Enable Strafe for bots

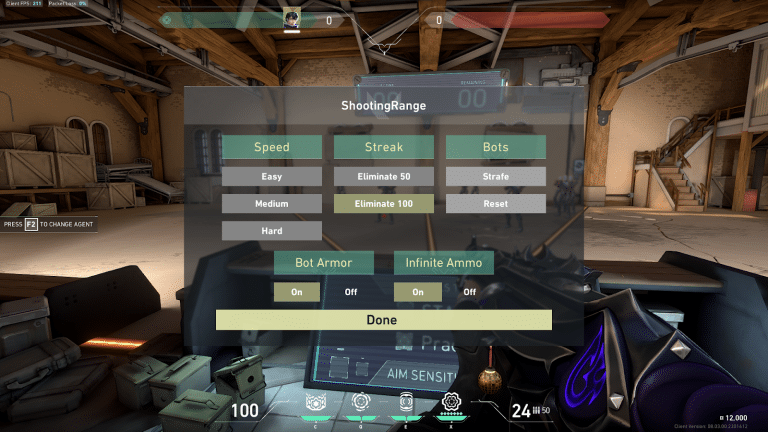click(496, 177)
